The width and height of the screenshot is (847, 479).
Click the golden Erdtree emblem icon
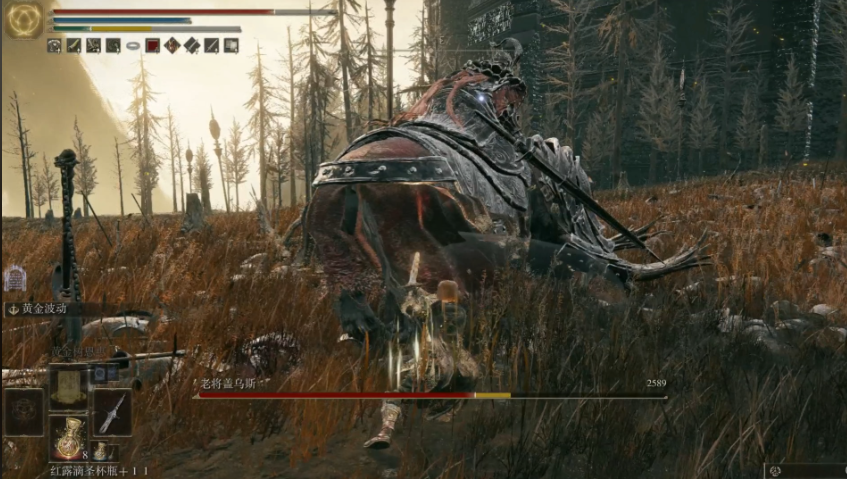(23, 20)
